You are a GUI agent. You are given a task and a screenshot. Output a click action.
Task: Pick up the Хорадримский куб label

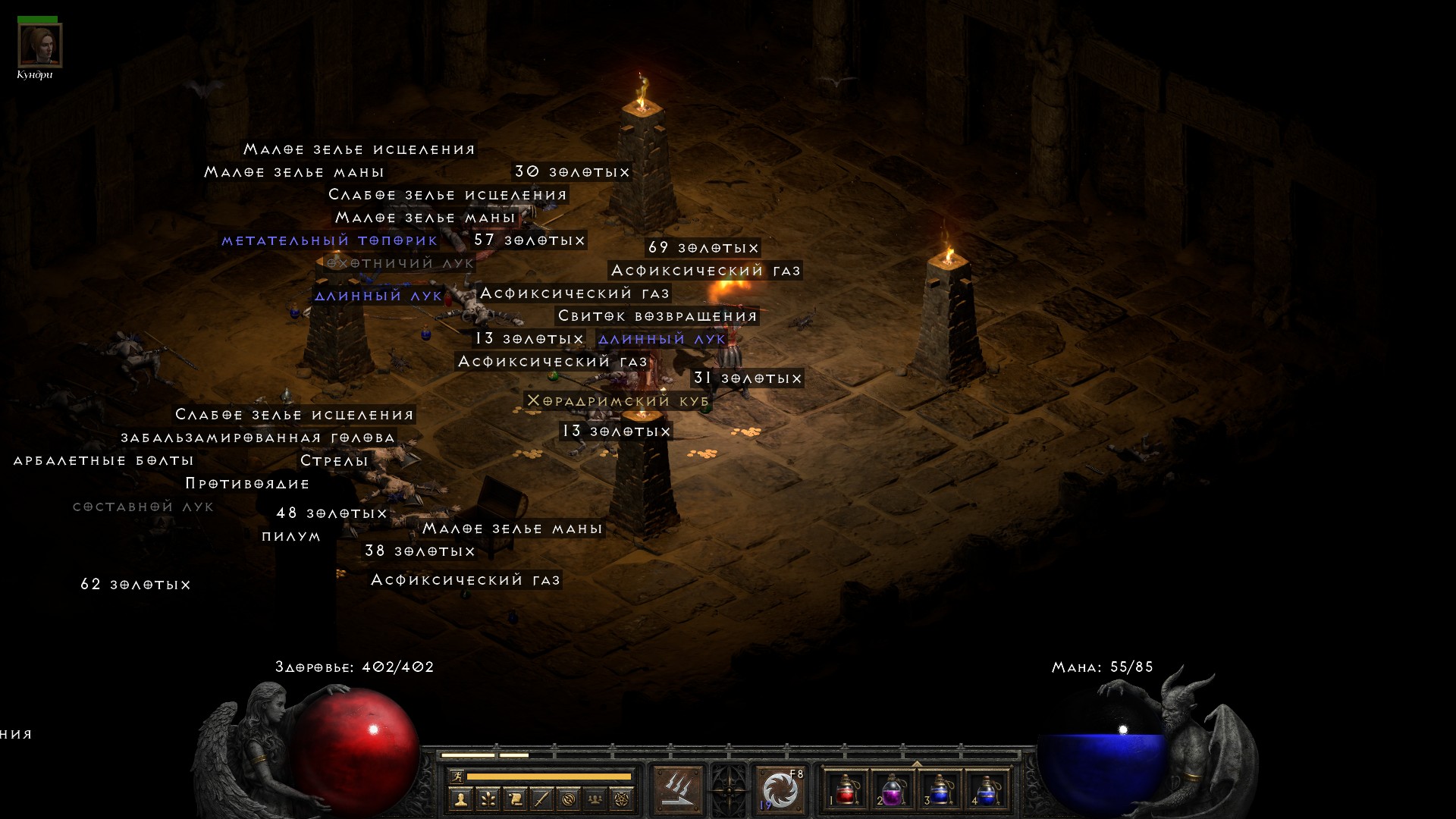click(x=618, y=400)
